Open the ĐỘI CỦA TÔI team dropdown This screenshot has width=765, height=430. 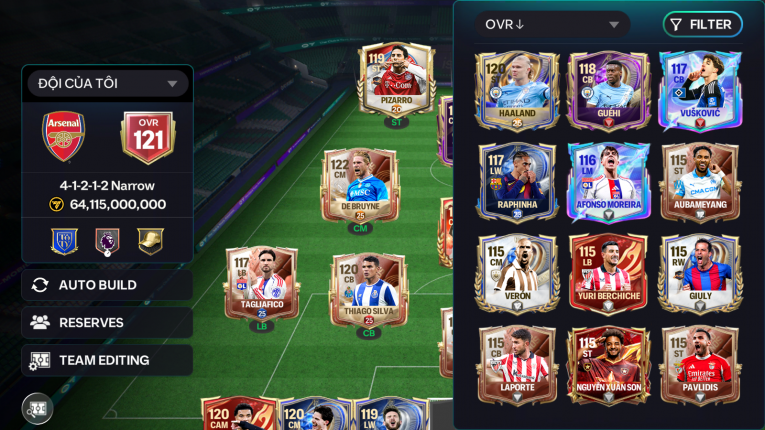[x=107, y=84]
